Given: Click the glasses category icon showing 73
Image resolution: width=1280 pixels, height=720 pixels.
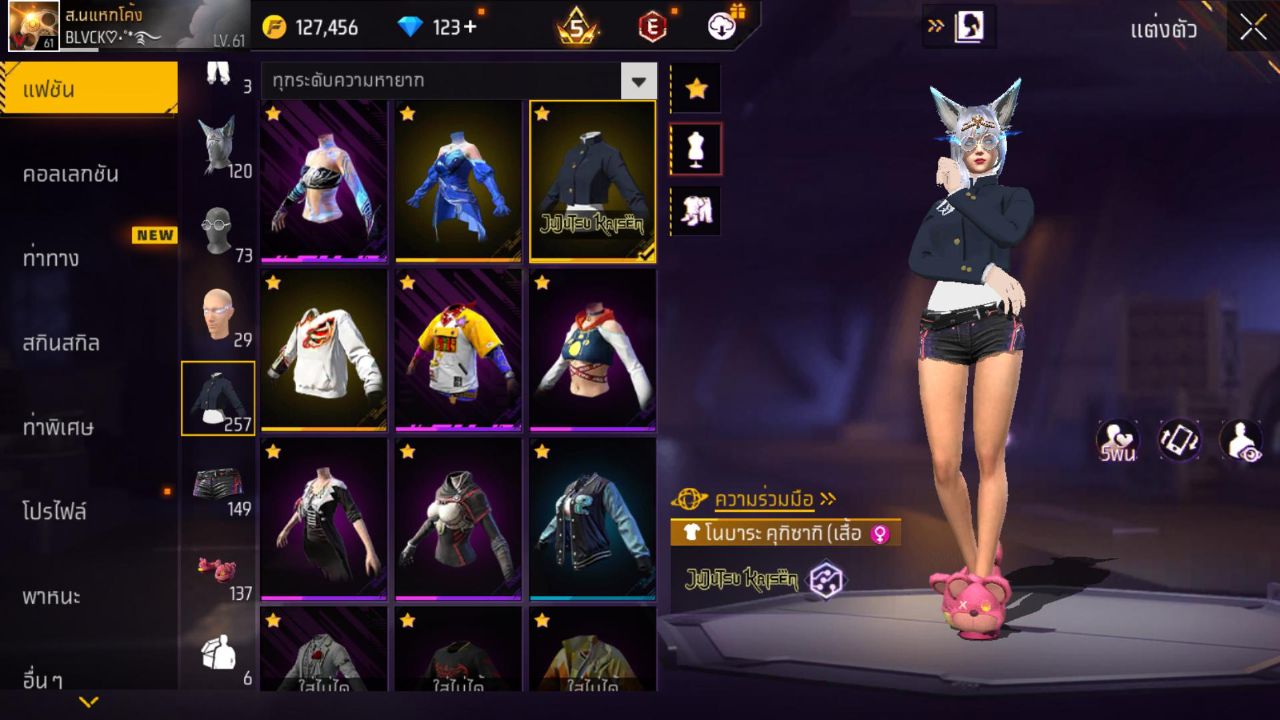Looking at the screenshot, I should point(220,231).
